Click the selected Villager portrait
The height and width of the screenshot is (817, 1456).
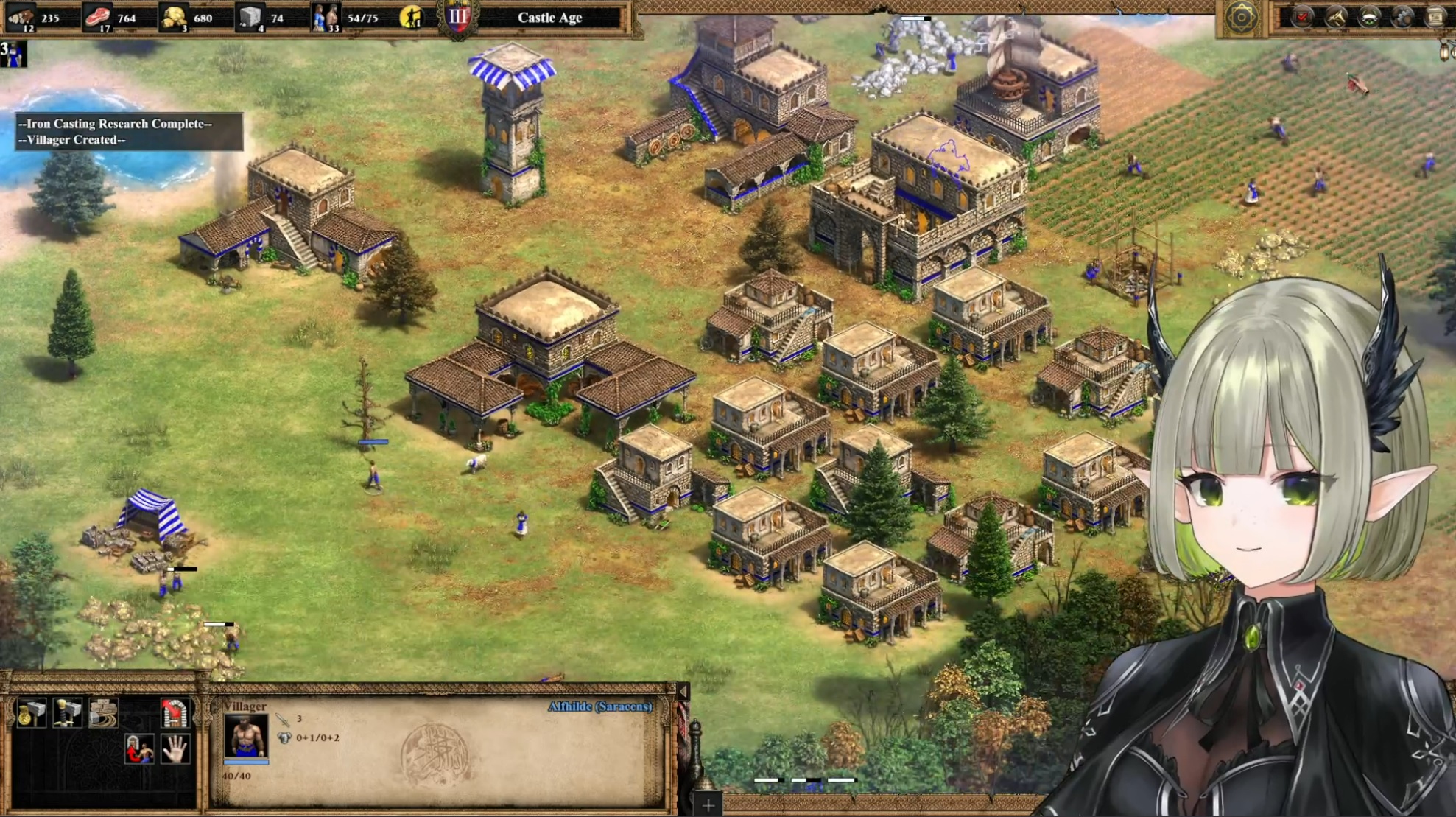[x=245, y=736]
